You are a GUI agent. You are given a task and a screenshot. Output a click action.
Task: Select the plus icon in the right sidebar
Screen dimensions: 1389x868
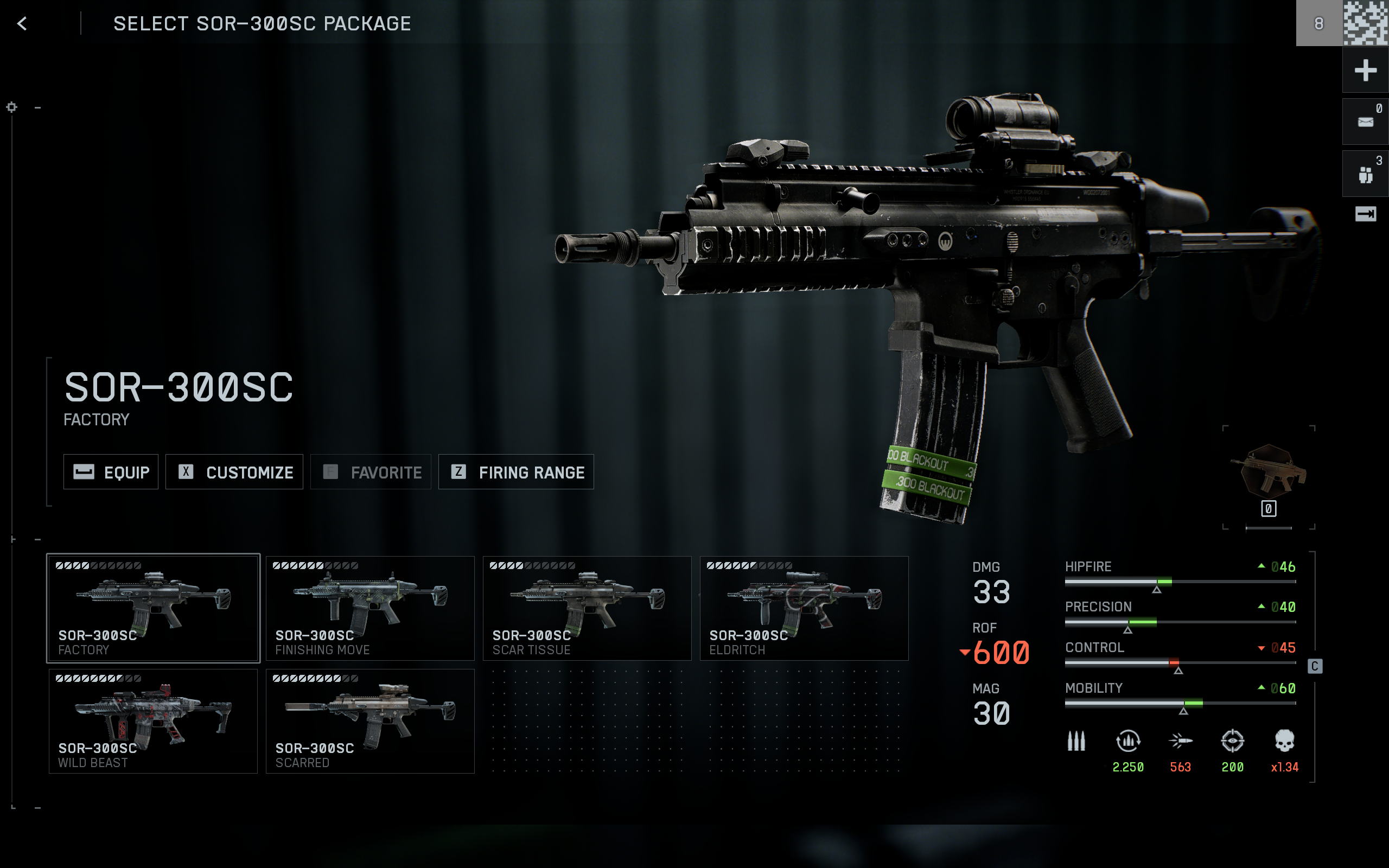pos(1366,70)
